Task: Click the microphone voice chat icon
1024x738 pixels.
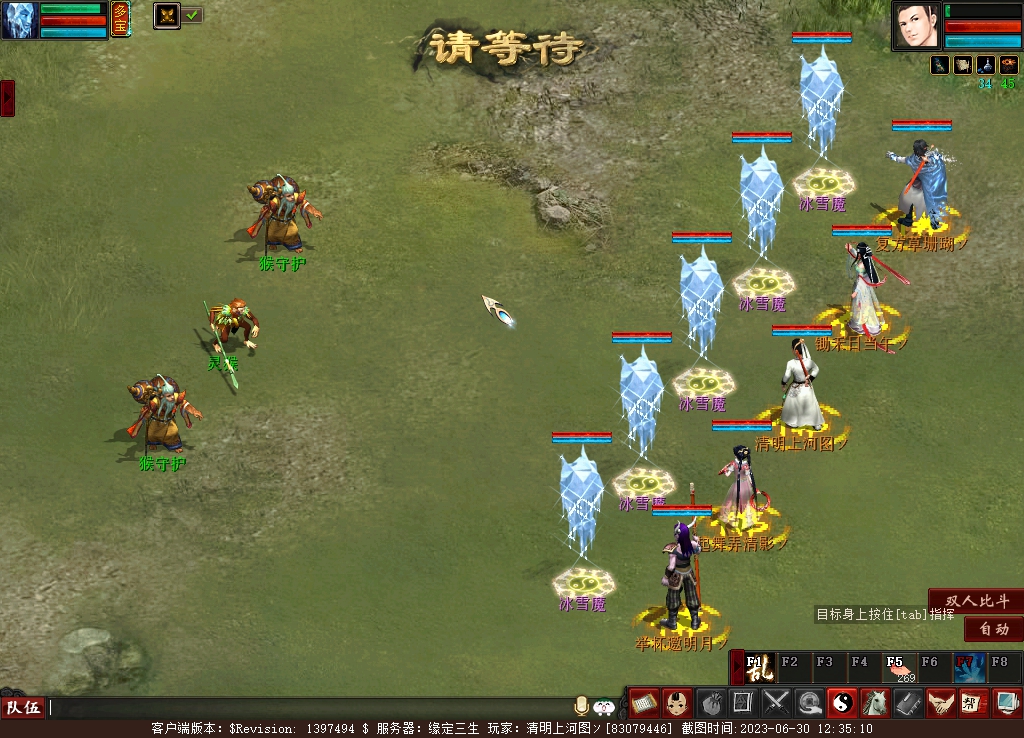Action: [581, 707]
